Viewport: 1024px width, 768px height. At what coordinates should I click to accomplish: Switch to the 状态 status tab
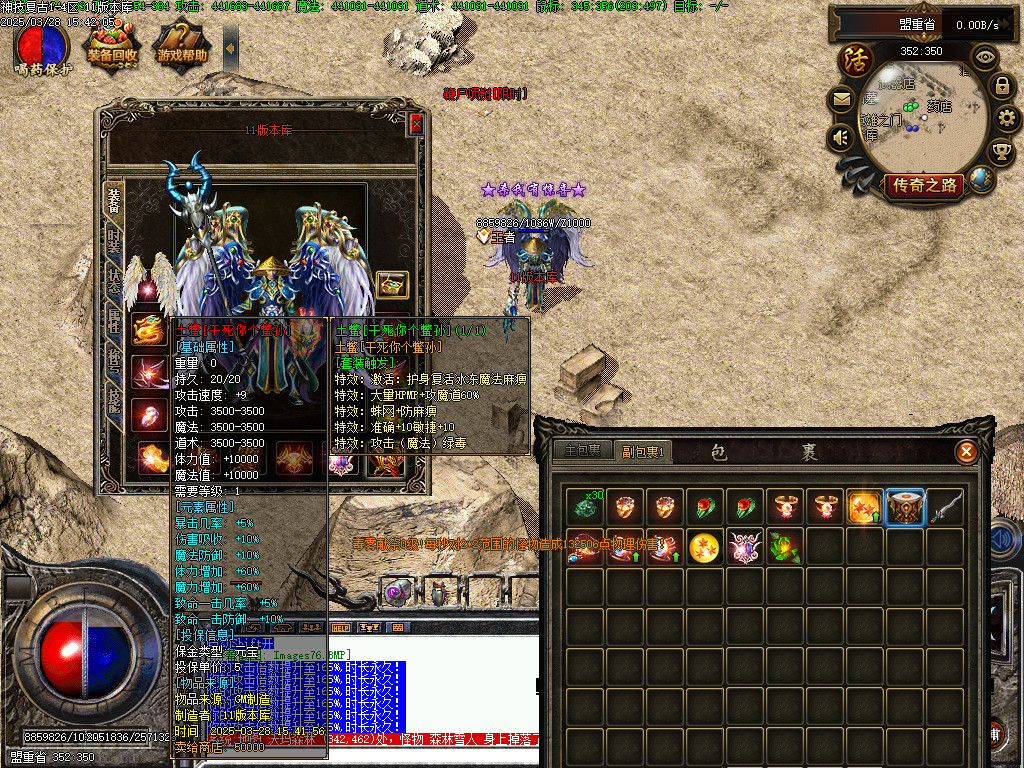(114, 281)
